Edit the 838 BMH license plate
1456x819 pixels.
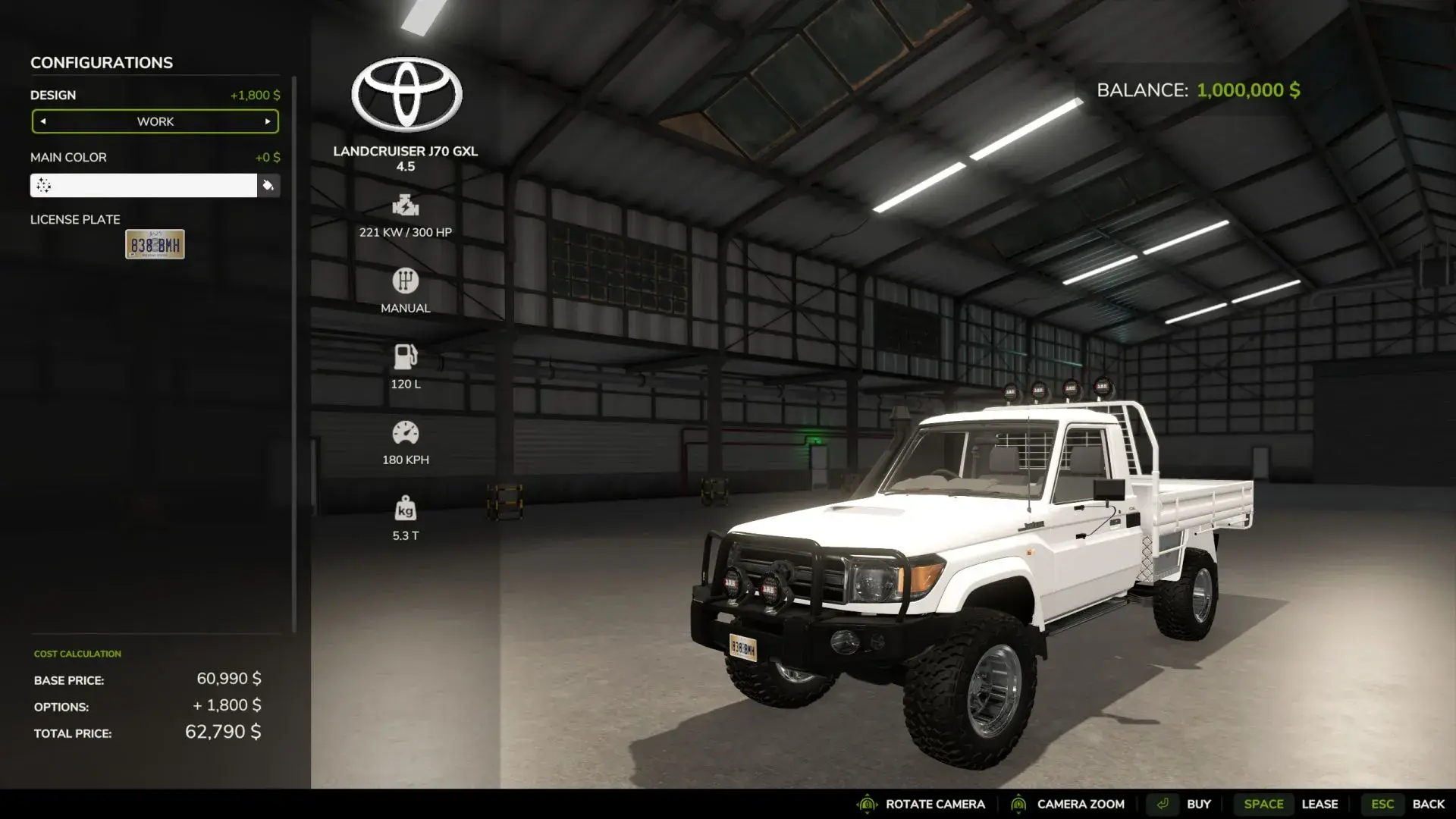(155, 244)
